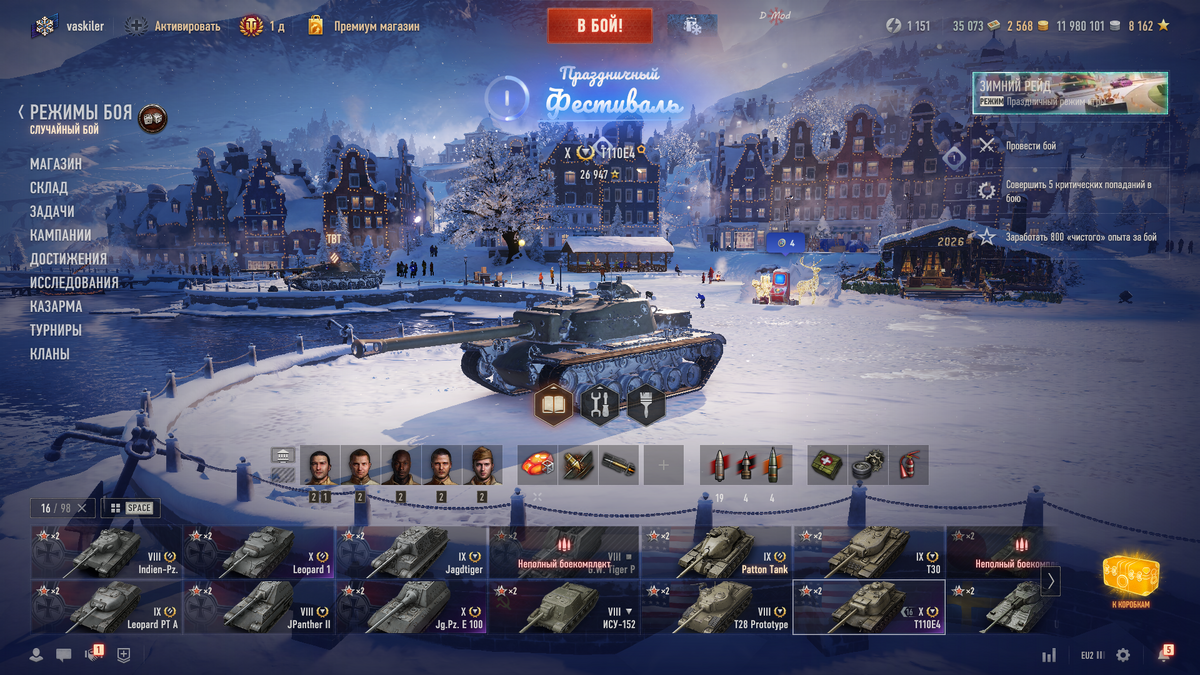Open the wrench maintenance button under the tank
The width and height of the screenshot is (1200, 675).
pos(600,405)
